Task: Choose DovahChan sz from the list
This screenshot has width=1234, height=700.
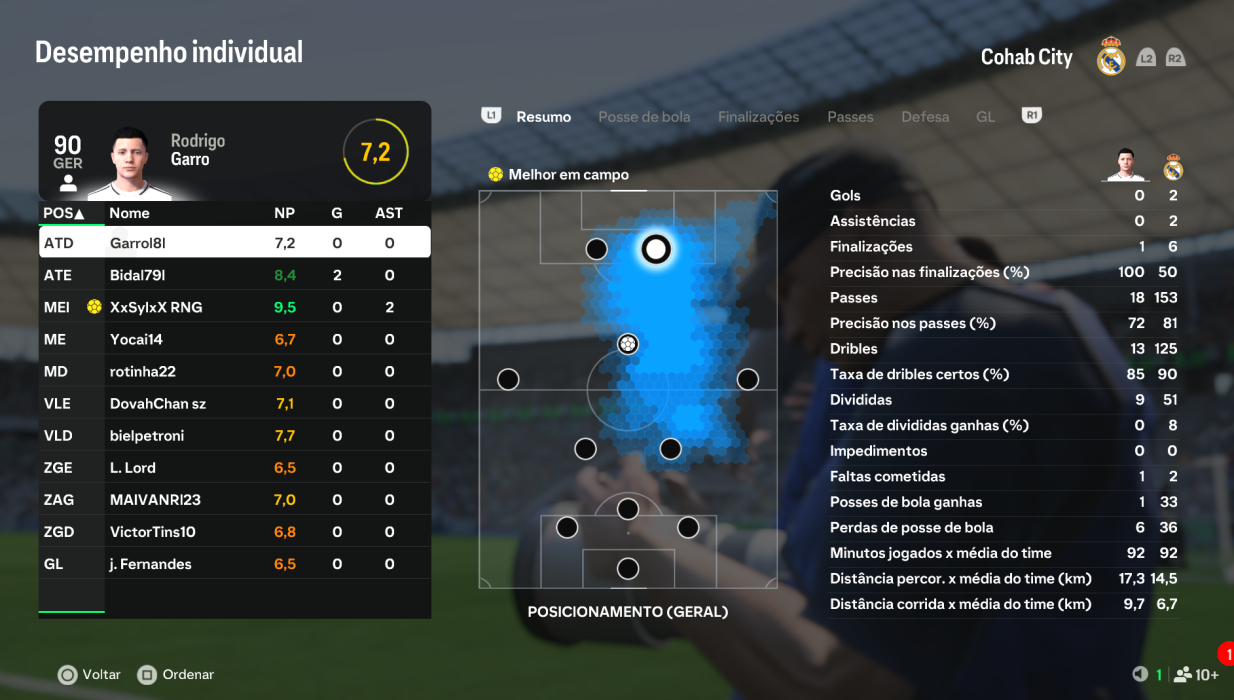Action: tap(235, 403)
